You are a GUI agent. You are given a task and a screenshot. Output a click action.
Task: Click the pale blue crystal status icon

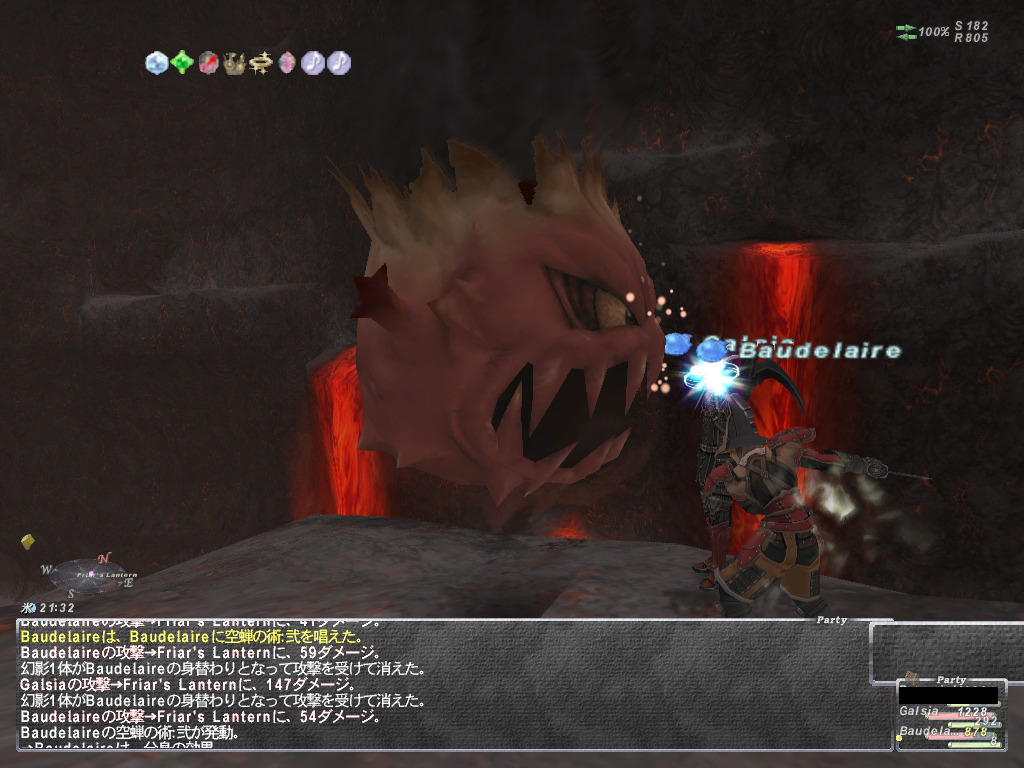point(157,63)
